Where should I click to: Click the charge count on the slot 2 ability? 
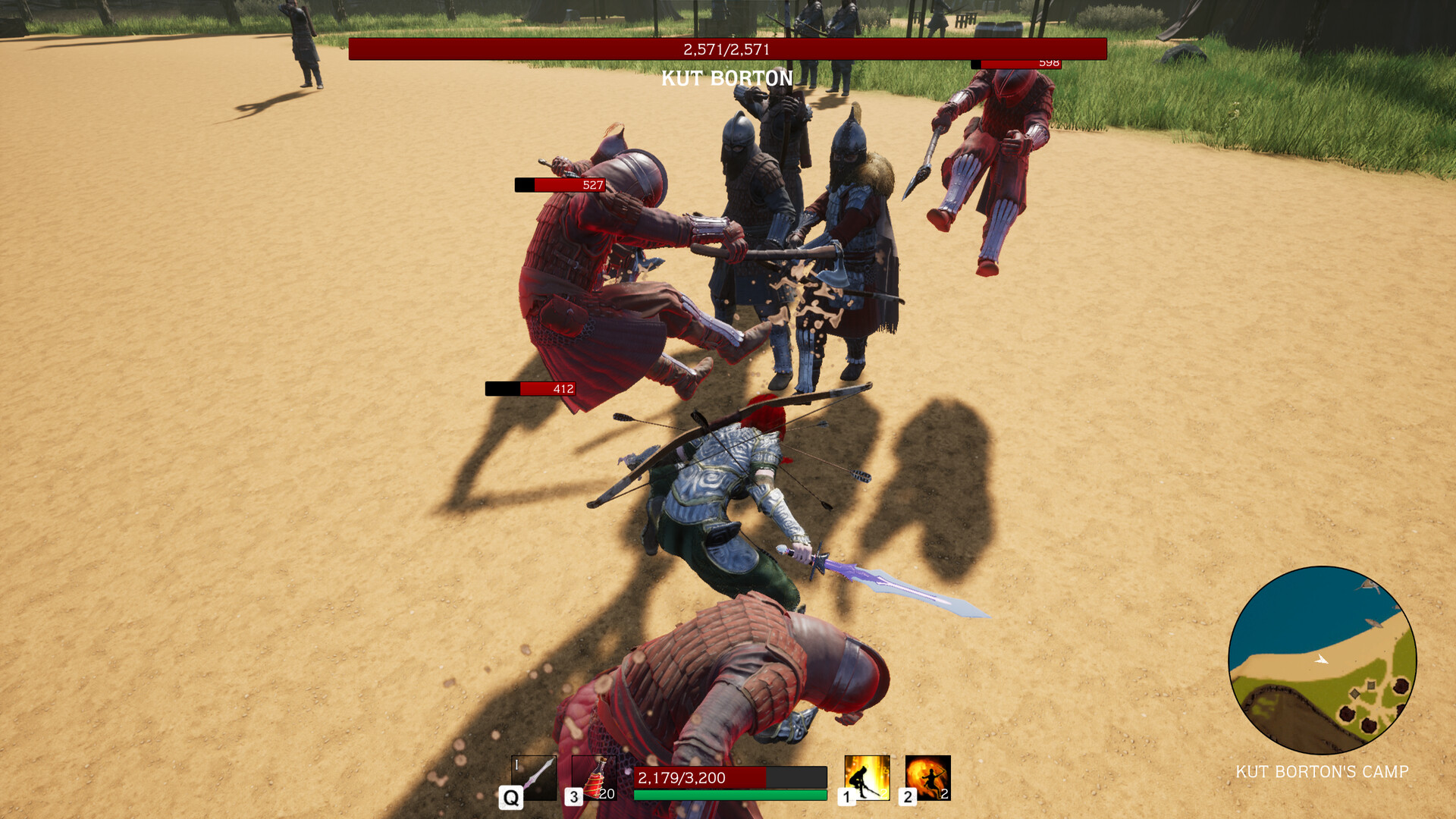click(x=944, y=796)
